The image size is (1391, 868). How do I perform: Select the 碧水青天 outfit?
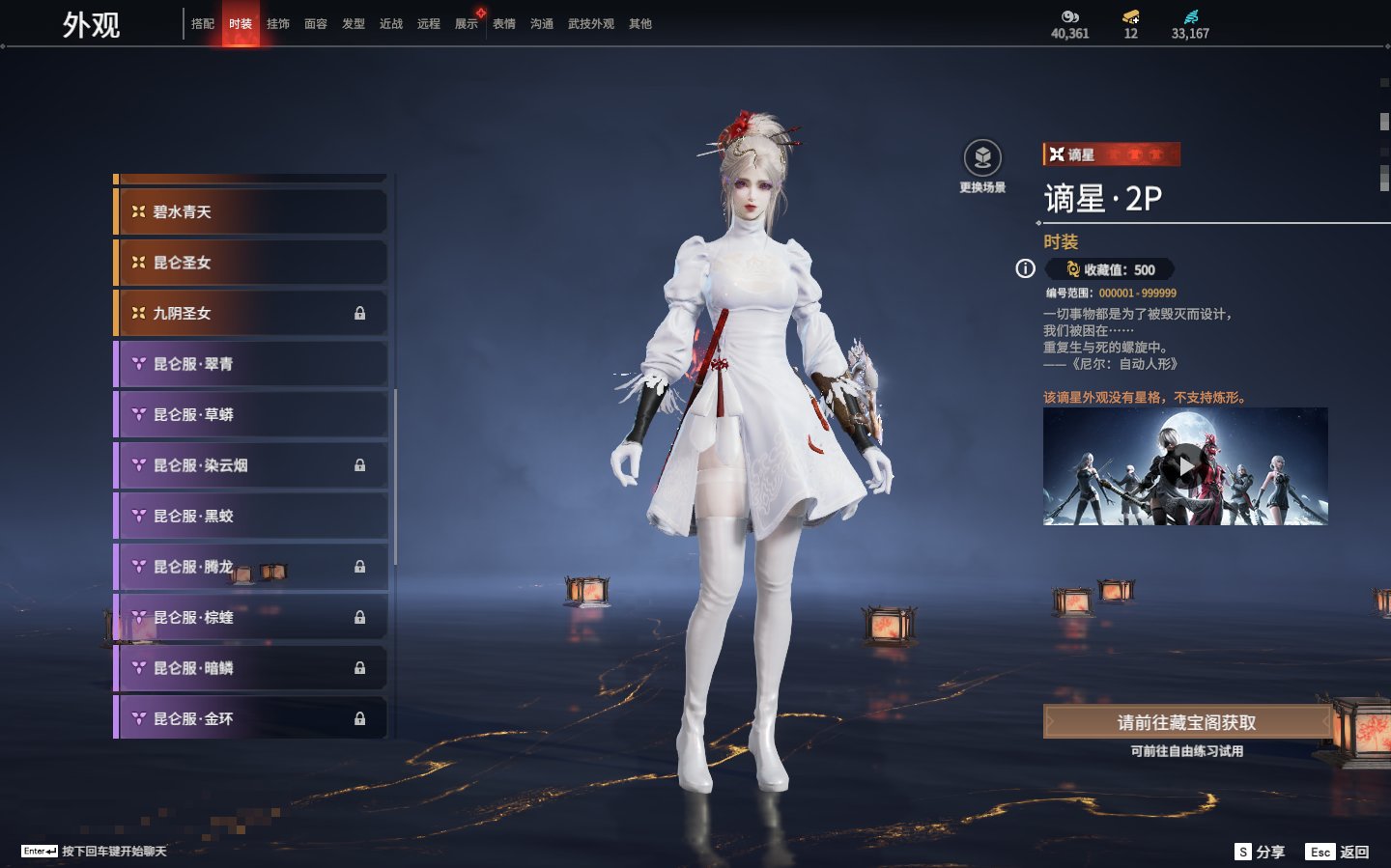tap(251, 211)
